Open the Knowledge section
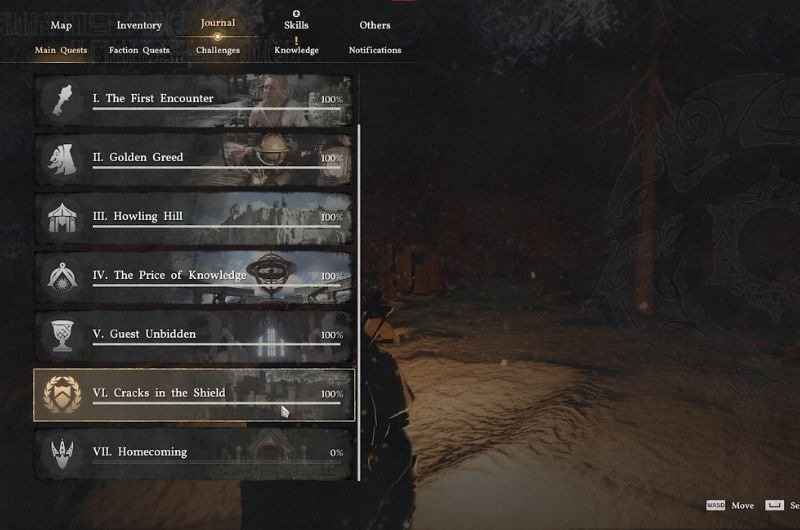800x530 pixels. pos(296,50)
